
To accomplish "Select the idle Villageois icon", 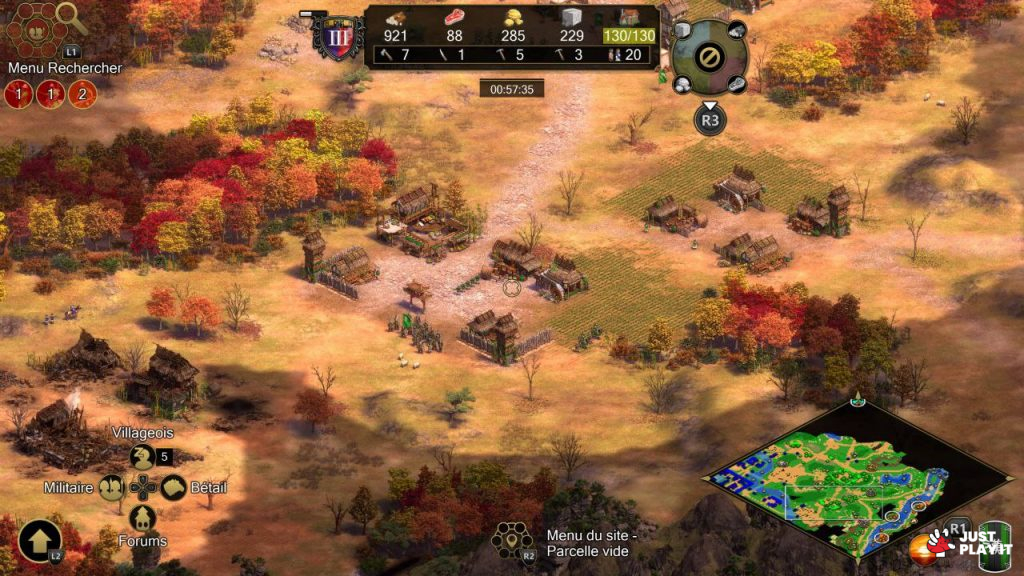I will click(x=143, y=457).
